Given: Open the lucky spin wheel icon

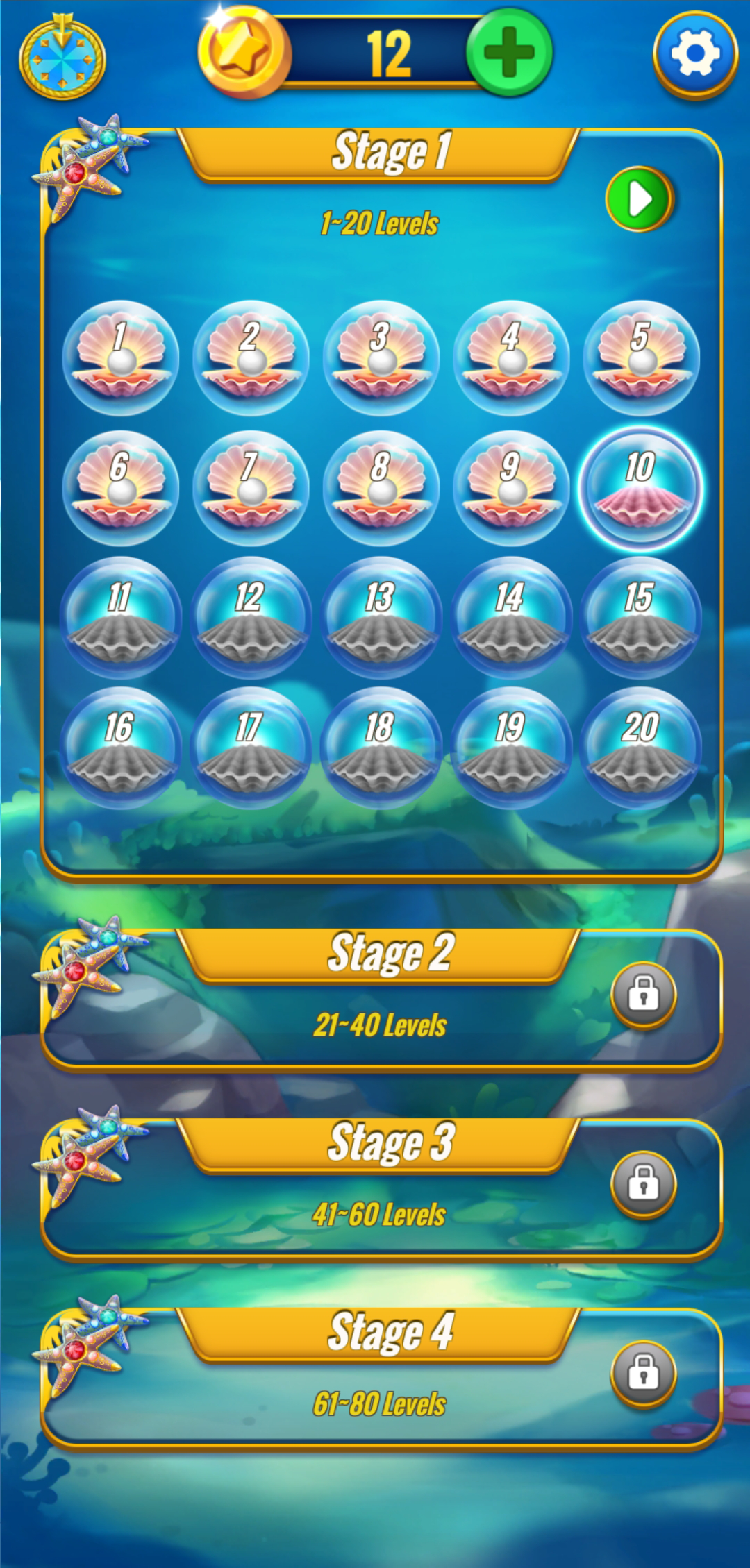Looking at the screenshot, I should point(62,58).
